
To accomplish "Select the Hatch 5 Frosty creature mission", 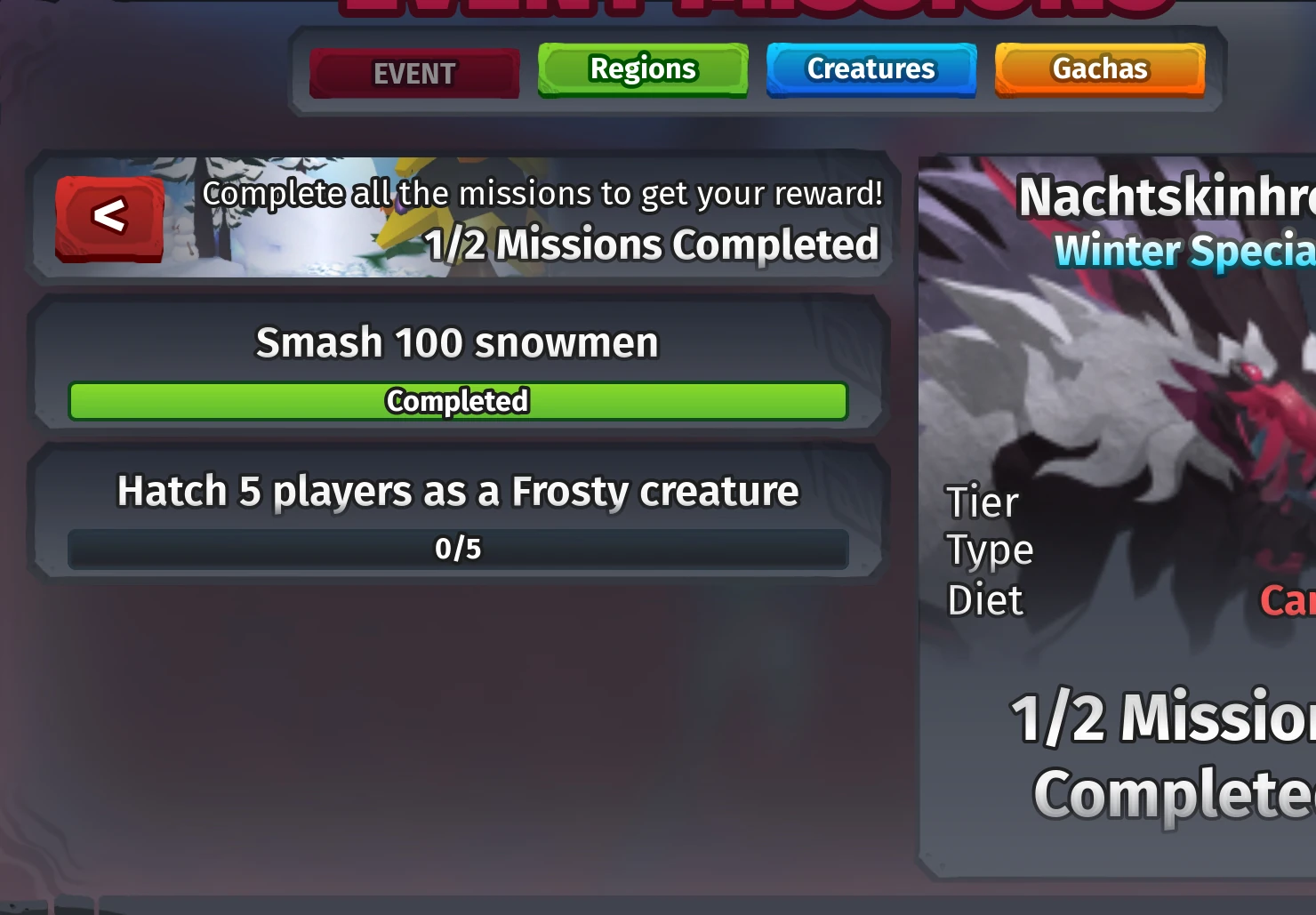I will 457,491.
